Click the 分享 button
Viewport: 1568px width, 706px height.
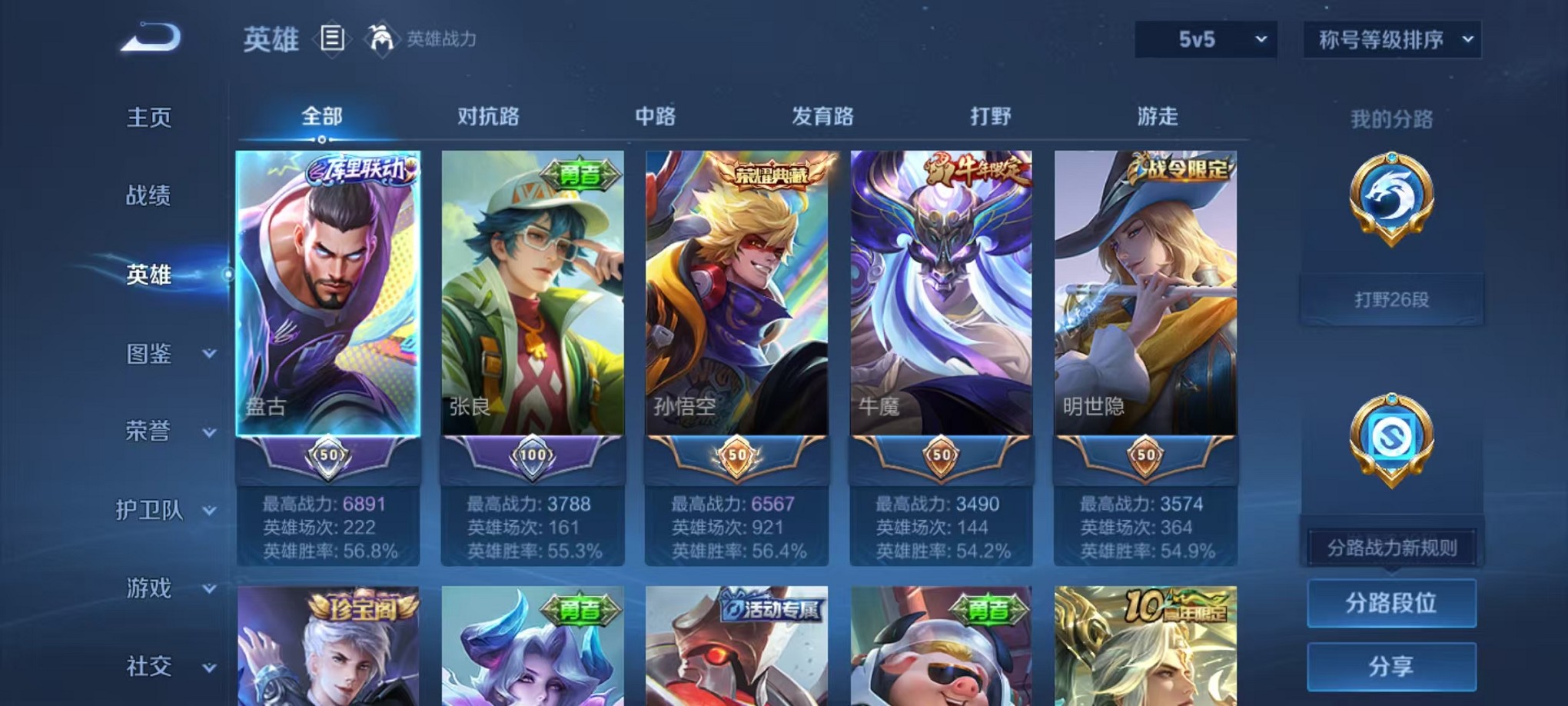pyautogui.click(x=1391, y=667)
